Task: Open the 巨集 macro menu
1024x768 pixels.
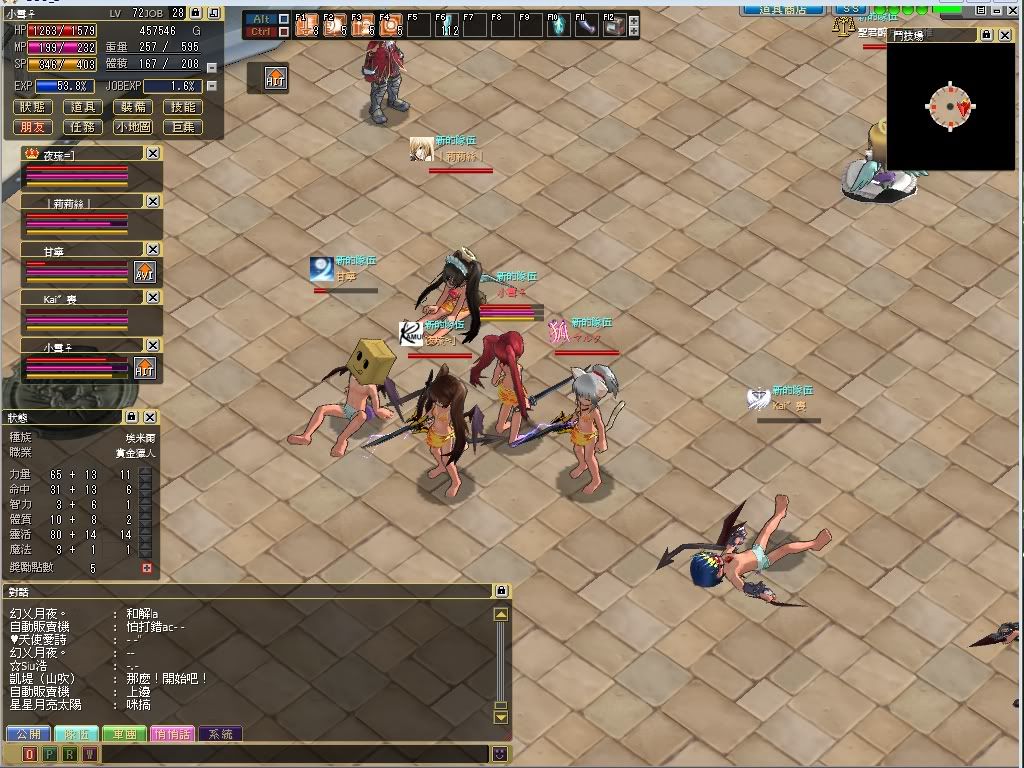Action: [183, 127]
